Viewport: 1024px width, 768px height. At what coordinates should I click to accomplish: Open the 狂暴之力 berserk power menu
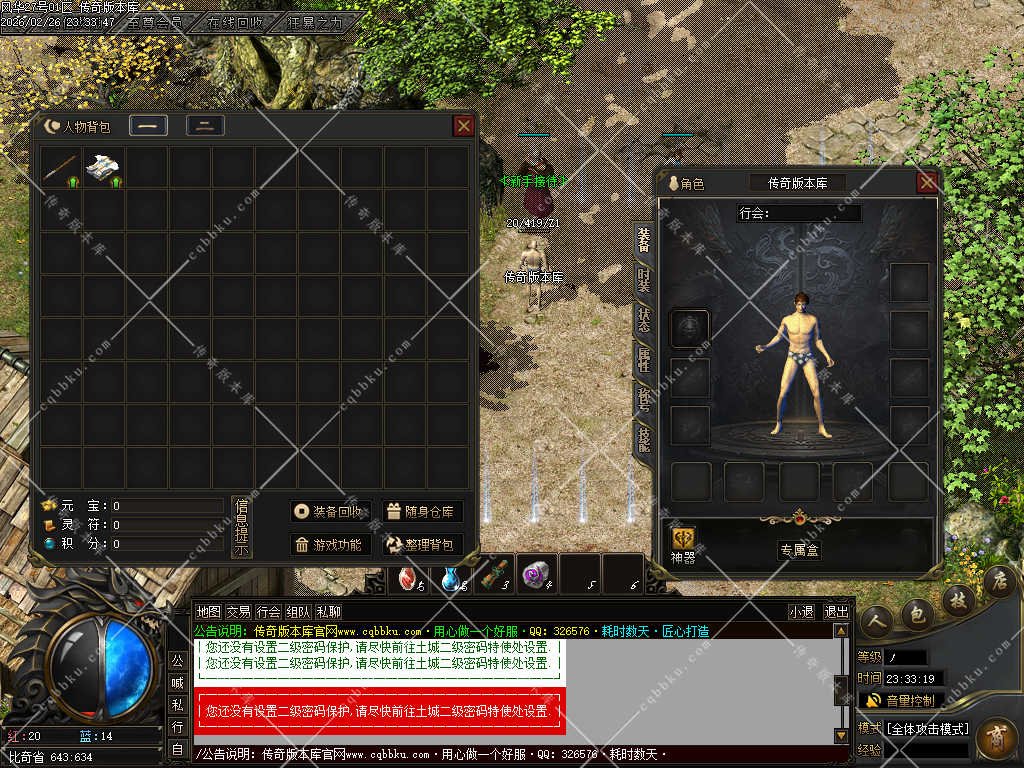coord(314,21)
